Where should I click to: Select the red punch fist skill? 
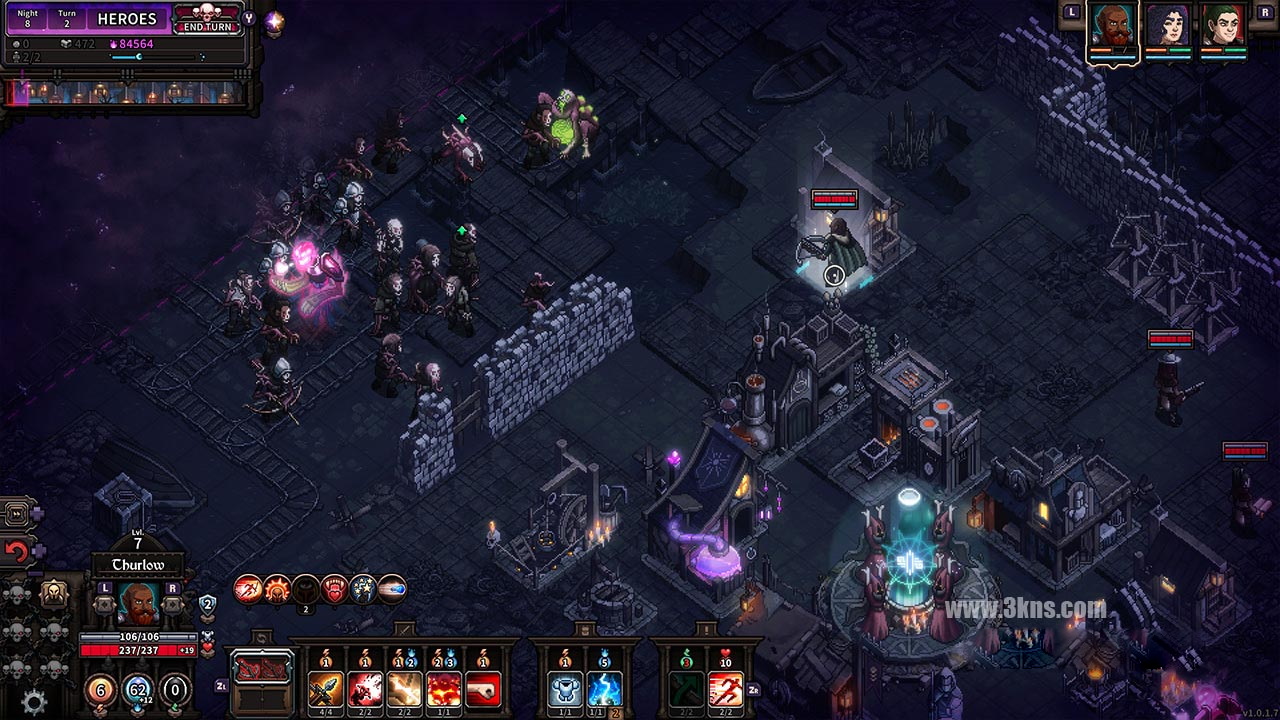click(x=482, y=689)
